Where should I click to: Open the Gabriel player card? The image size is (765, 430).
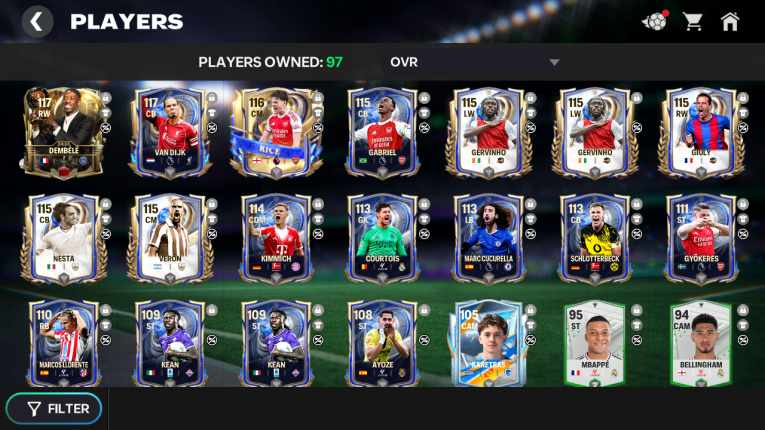(x=381, y=132)
